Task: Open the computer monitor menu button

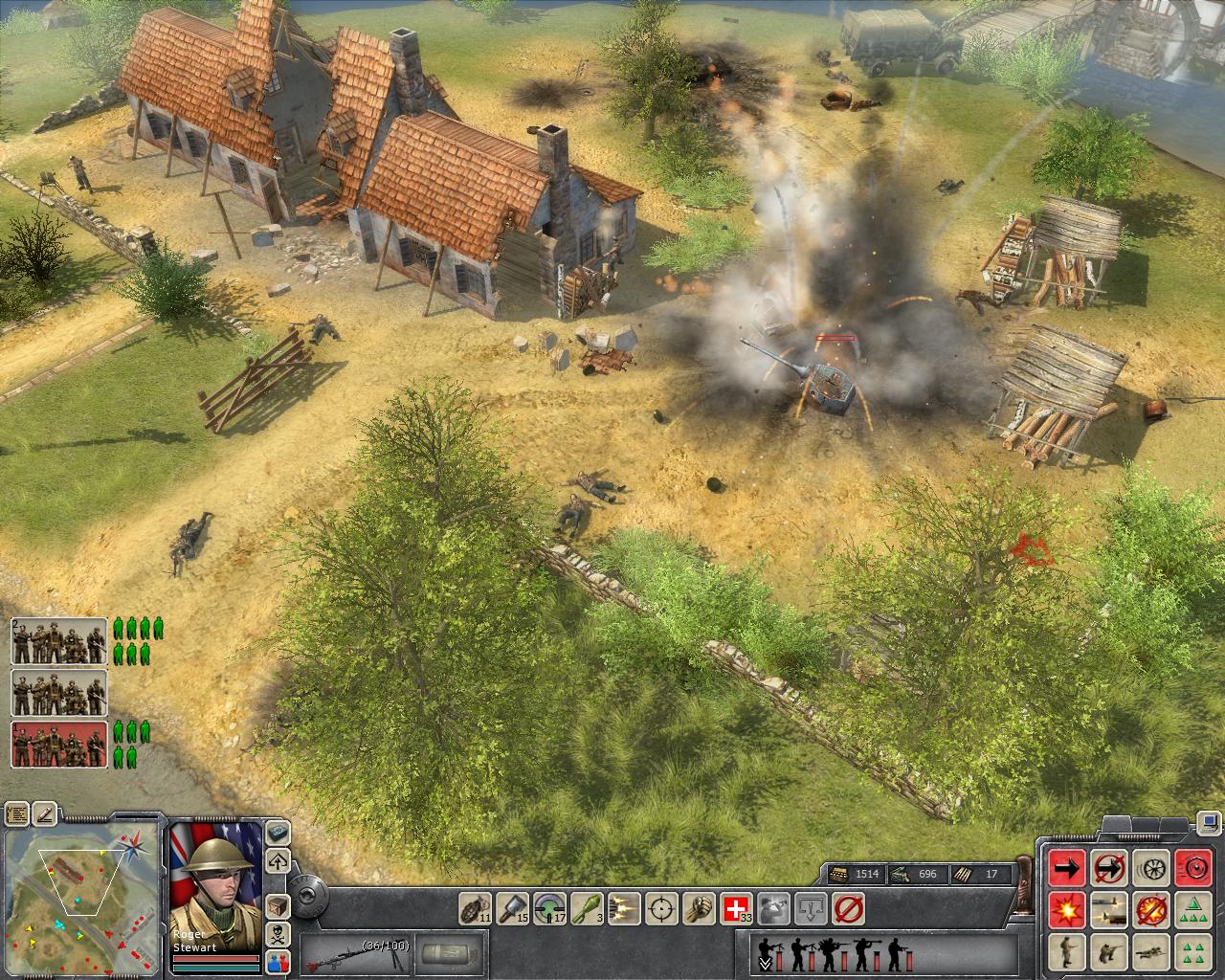Action: coord(1211,821)
